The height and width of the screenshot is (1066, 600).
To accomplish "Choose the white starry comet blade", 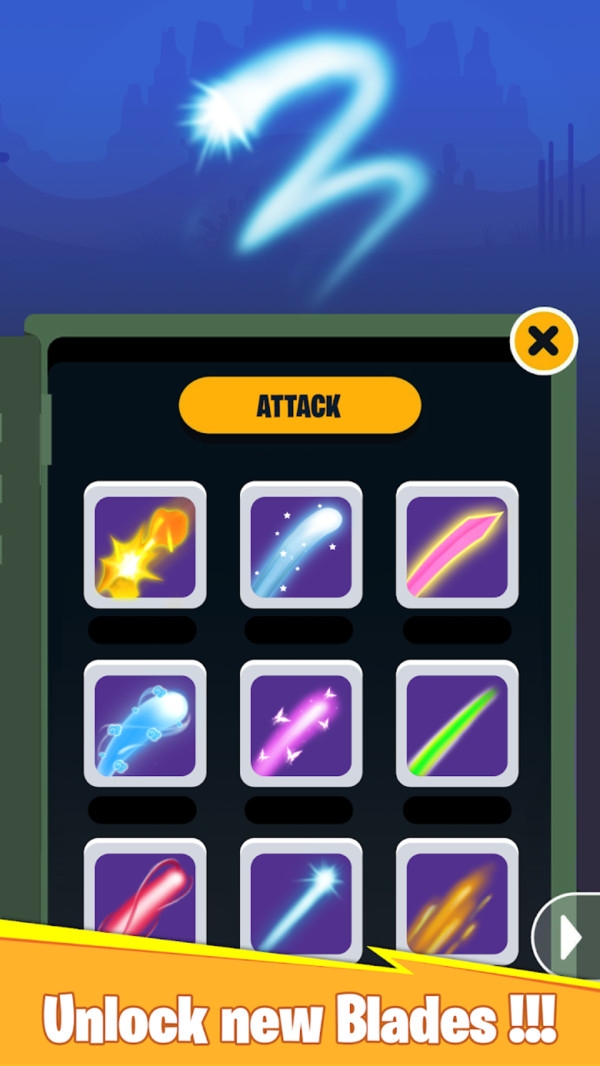I will (301, 545).
